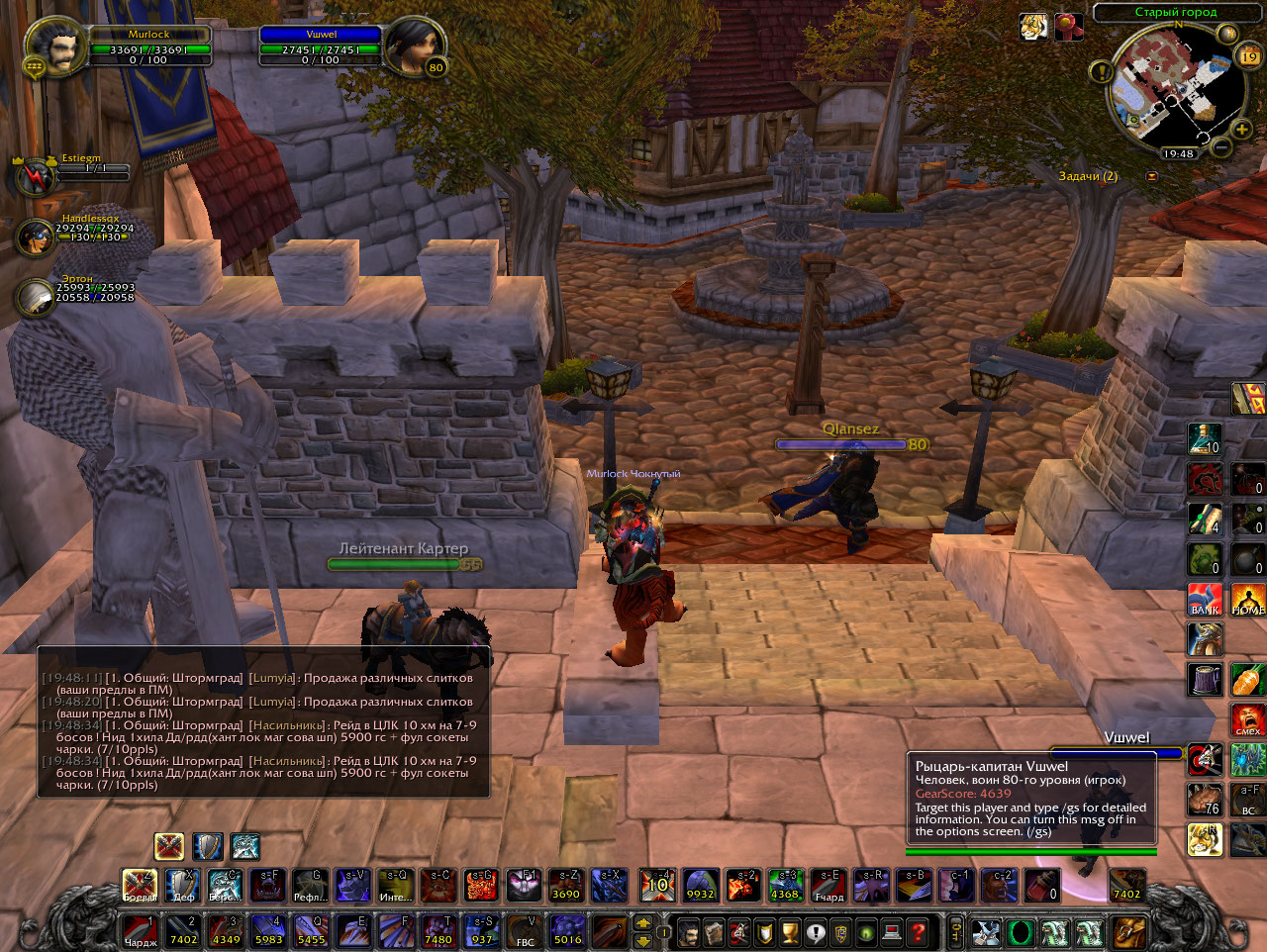Toggle the minimap tracking exclamation button
This screenshot has height=952, width=1267.
[1101, 71]
